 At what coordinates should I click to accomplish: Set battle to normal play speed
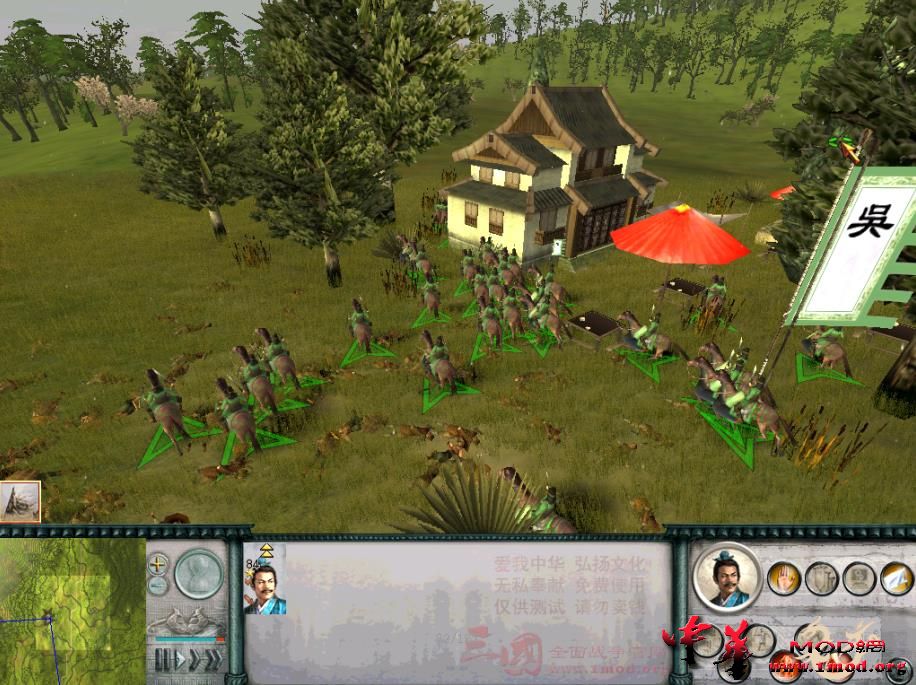pyautogui.click(x=178, y=660)
